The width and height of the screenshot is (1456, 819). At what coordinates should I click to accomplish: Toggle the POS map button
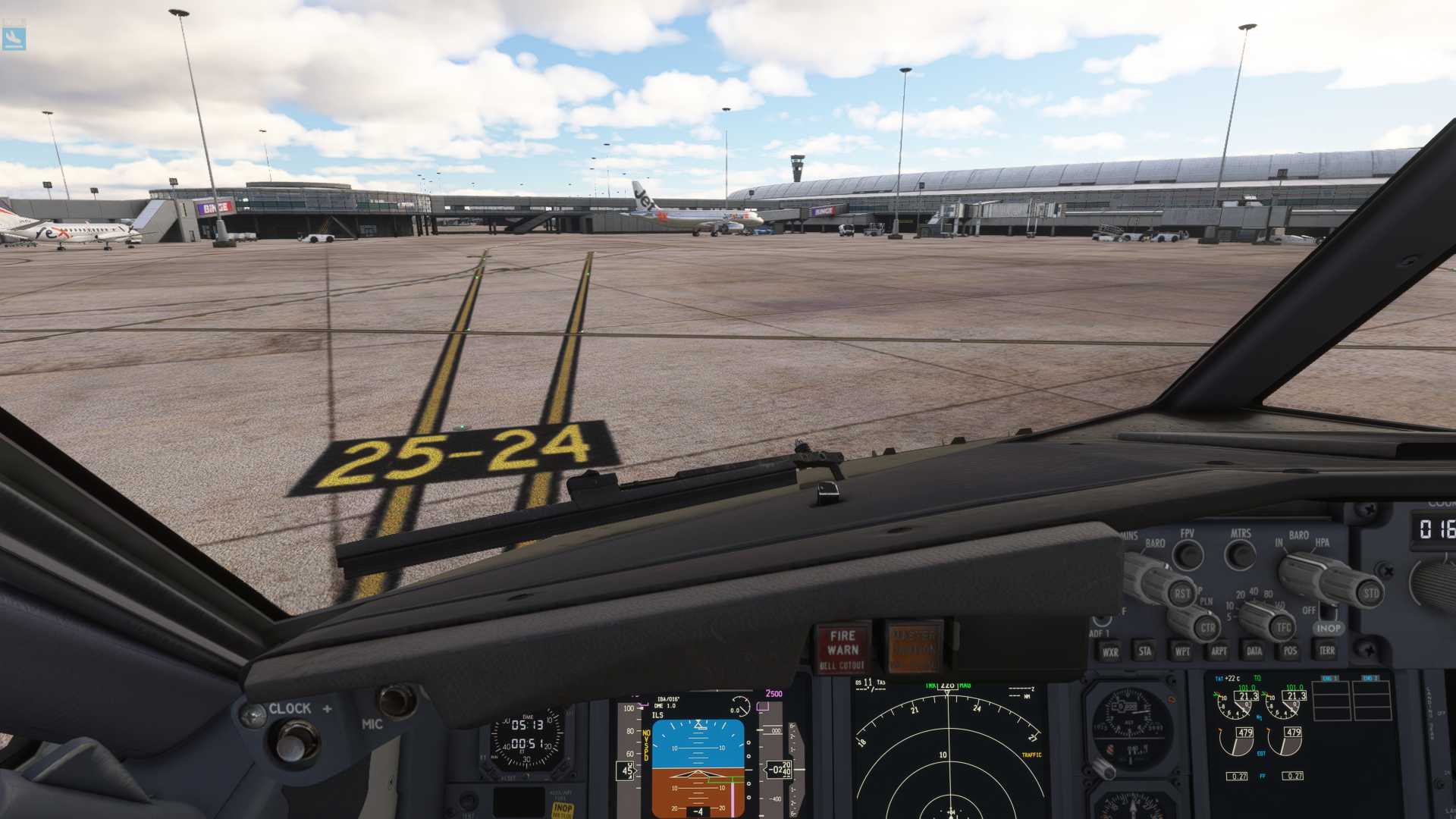(x=1290, y=651)
